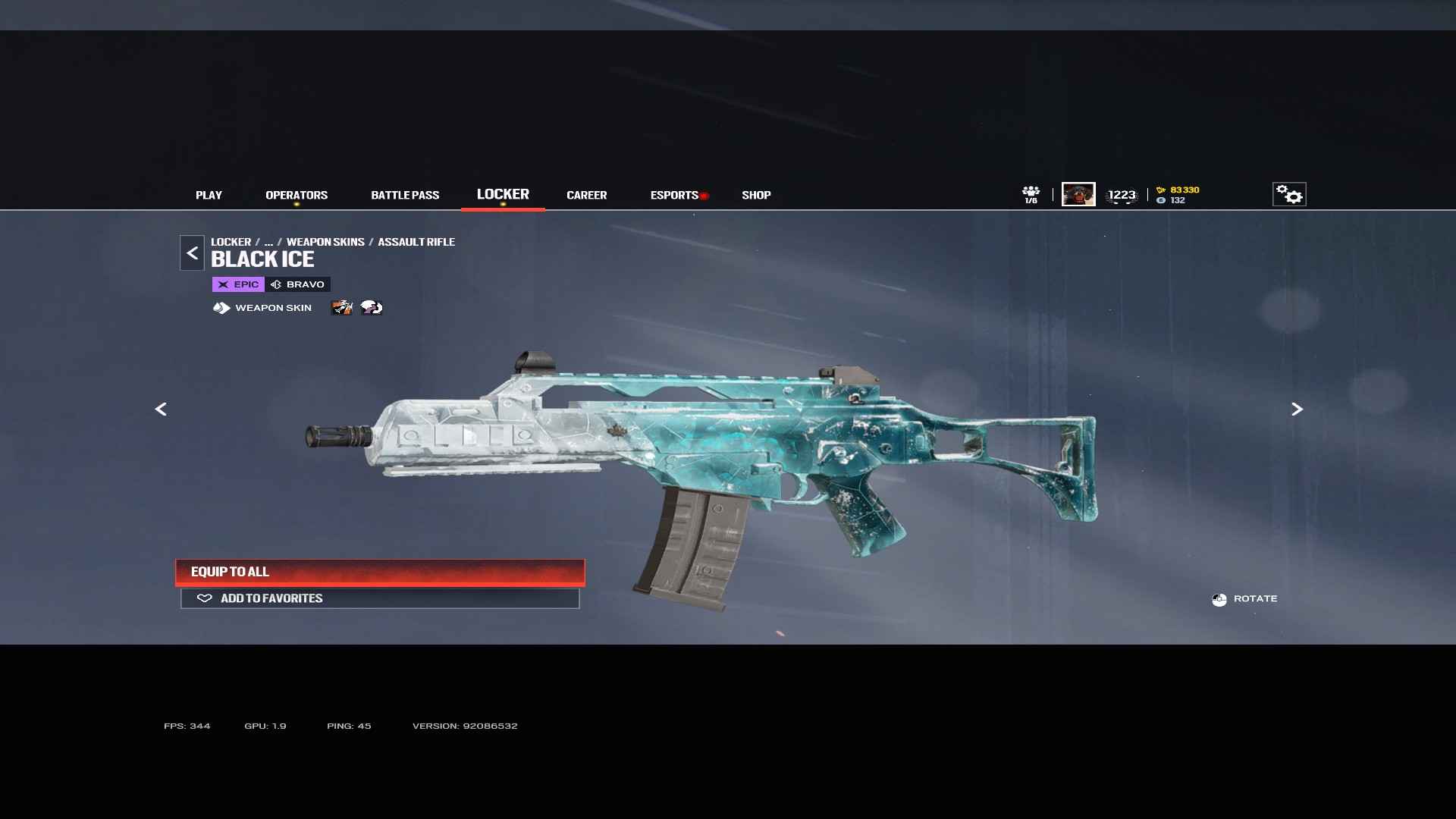Viewport: 1456px width, 819px height.
Task: Visit the Shop tab
Action: [x=756, y=195]
